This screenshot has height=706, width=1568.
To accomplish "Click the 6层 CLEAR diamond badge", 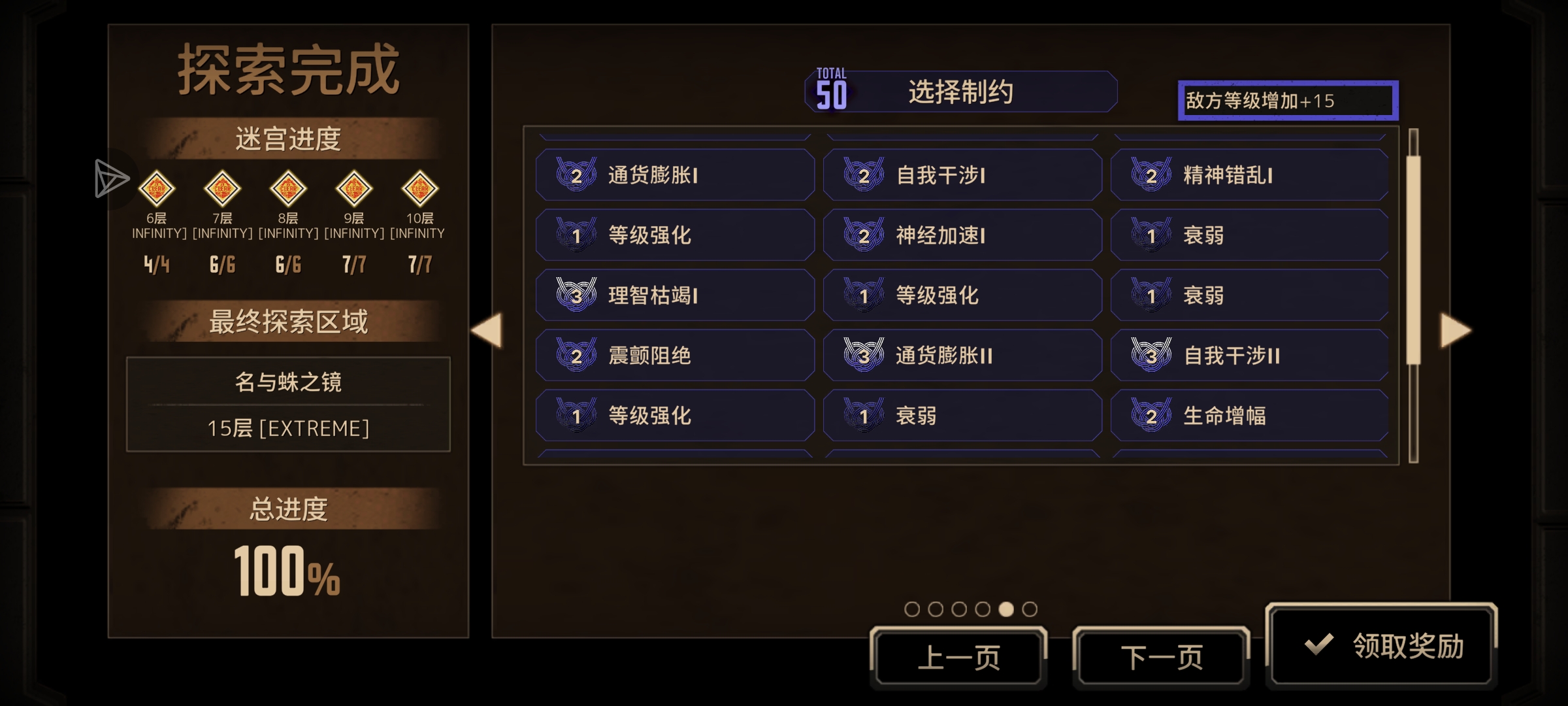I will [x=157, y=190].
